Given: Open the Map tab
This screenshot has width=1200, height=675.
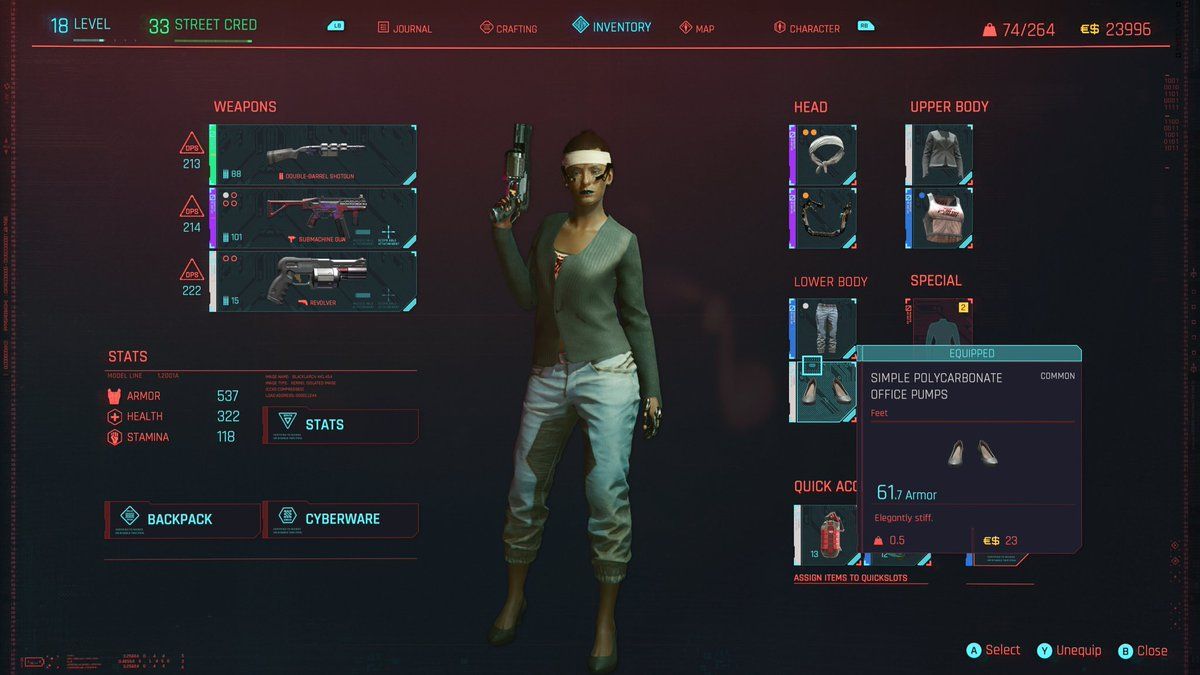Looking at the screenshot, I should click(697, 28).
